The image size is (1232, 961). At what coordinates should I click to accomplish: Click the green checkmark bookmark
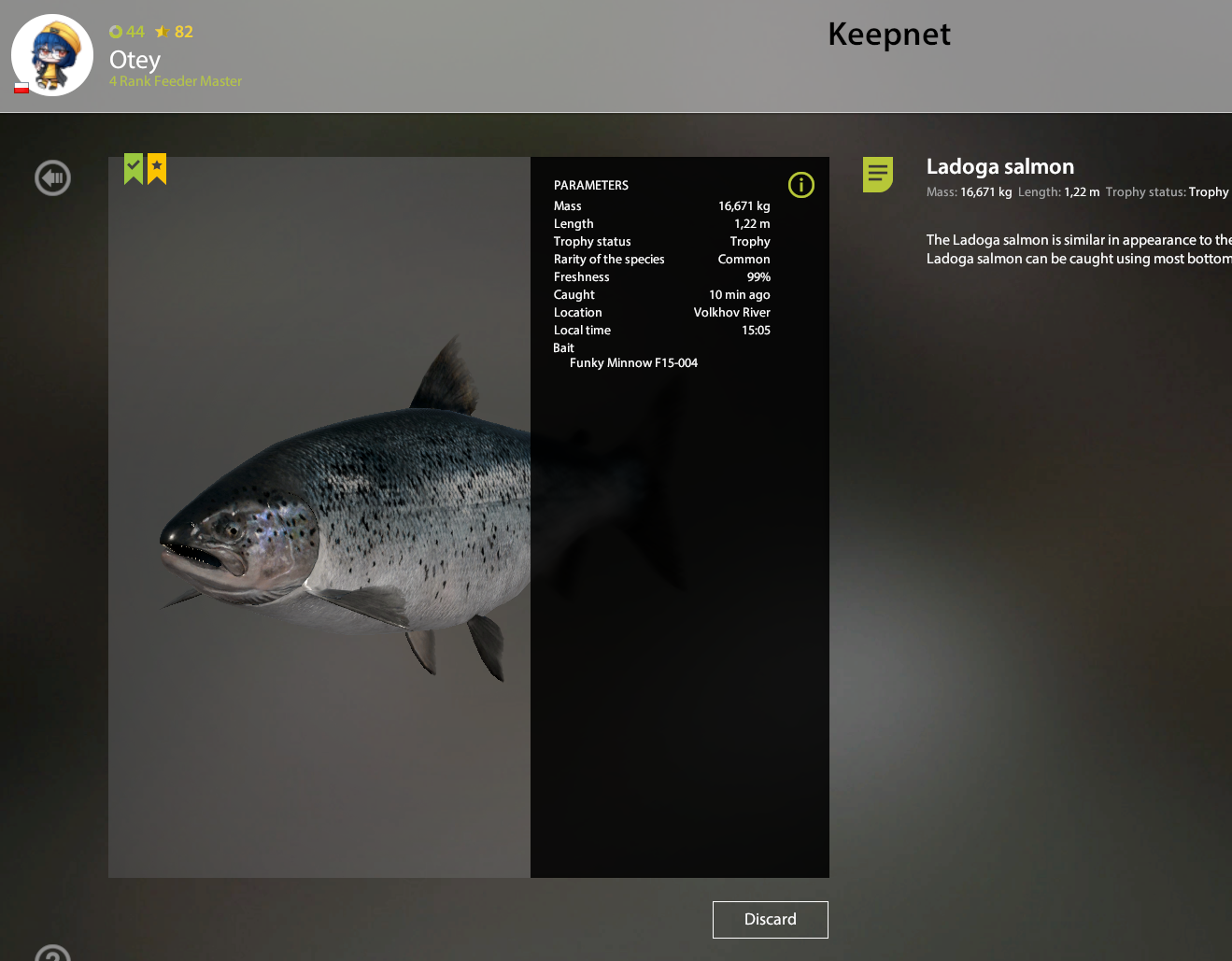click(x=134, y=168)
